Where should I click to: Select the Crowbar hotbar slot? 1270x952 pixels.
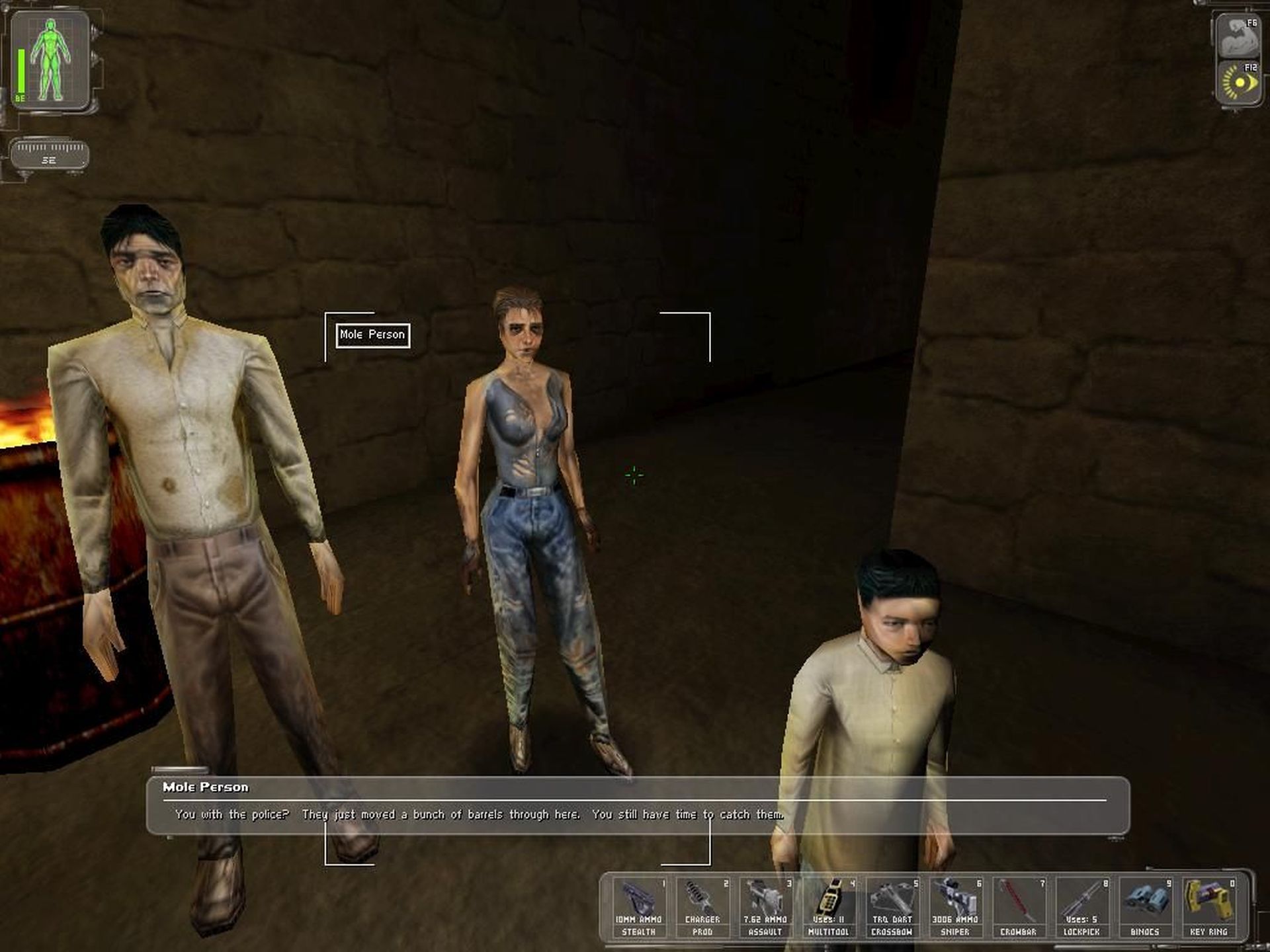[1019, 906]
